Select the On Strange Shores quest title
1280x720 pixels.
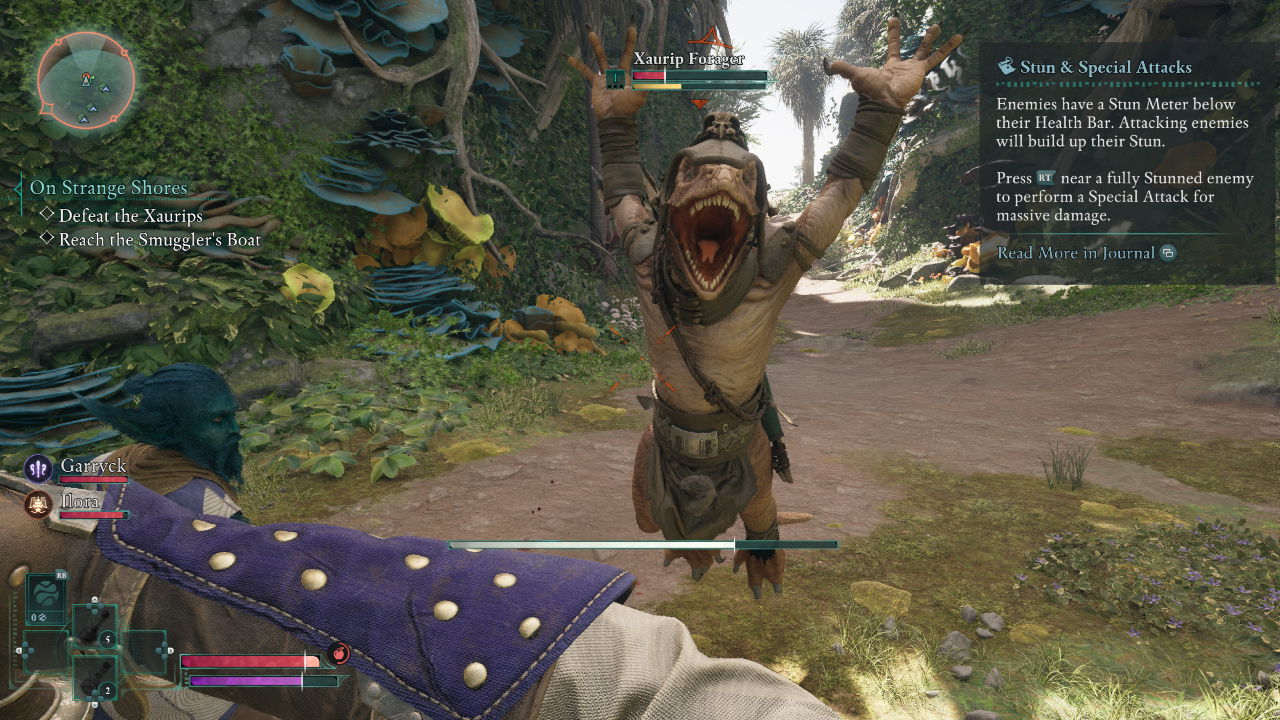(x=108, y=188)
